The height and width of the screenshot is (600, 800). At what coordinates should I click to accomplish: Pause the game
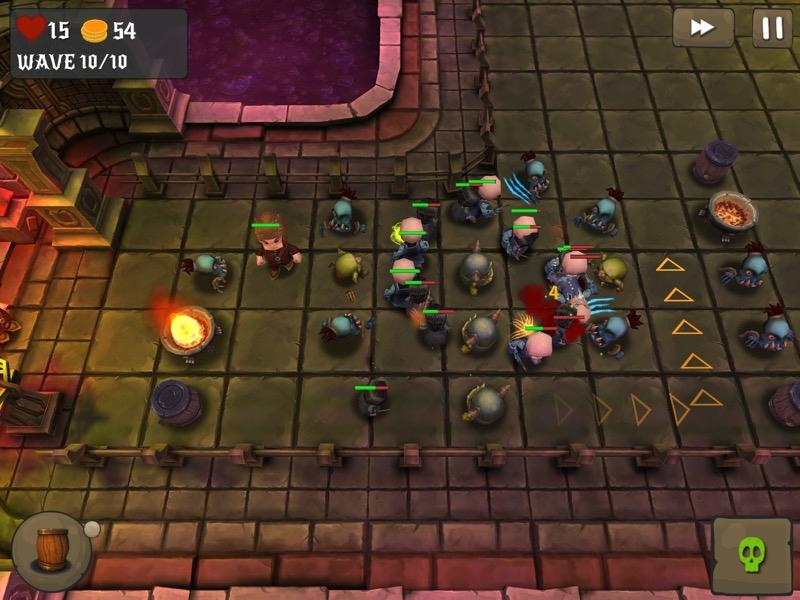772,28
